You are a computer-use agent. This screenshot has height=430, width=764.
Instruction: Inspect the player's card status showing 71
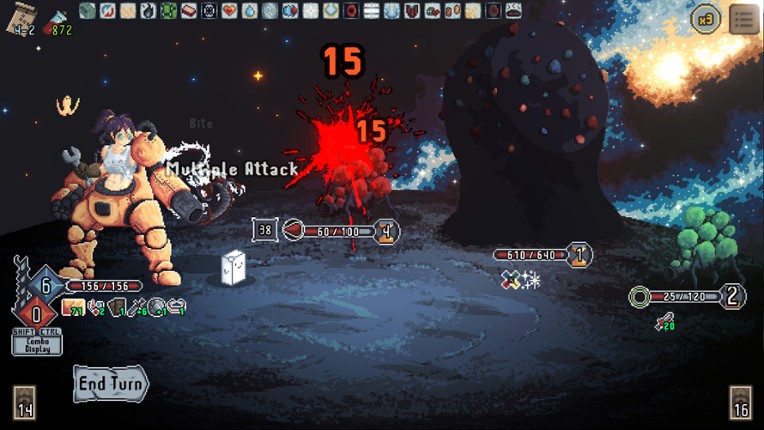tap(72, 307)
